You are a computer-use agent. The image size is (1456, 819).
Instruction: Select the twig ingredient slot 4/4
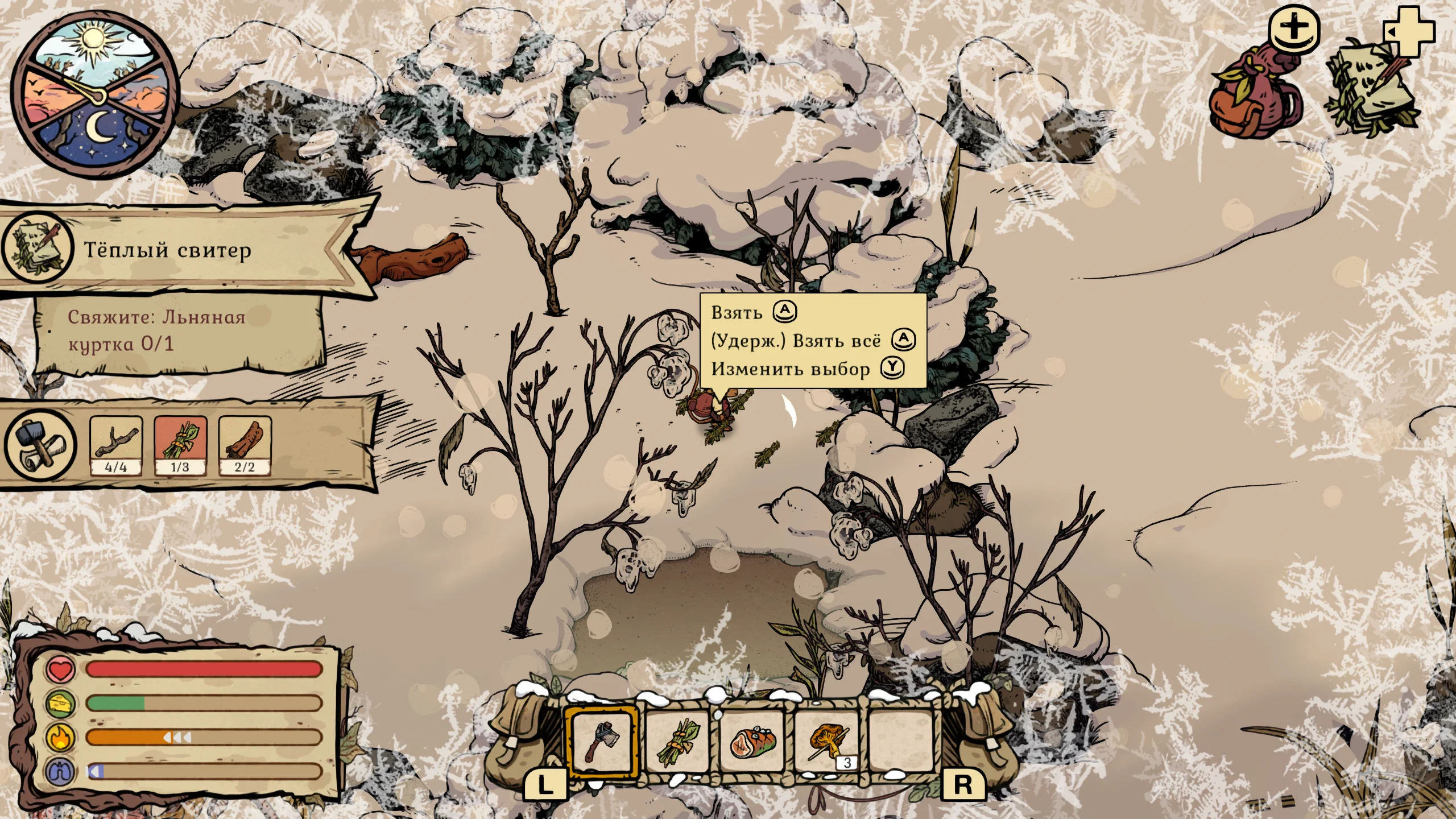point(116,445)
